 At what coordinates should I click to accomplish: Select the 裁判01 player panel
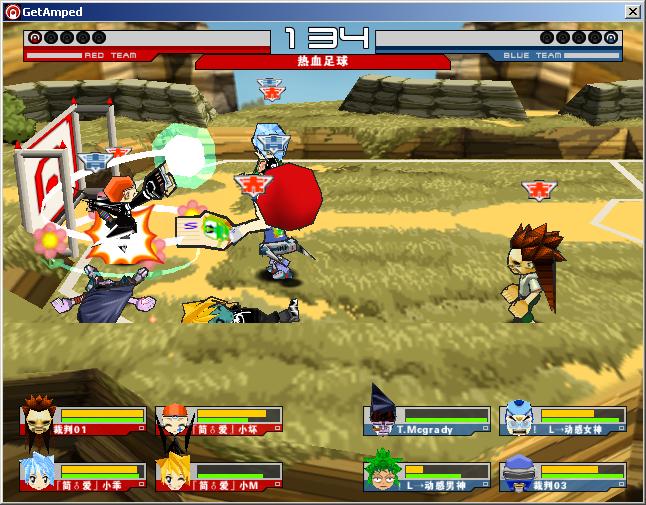pos(82,420)
